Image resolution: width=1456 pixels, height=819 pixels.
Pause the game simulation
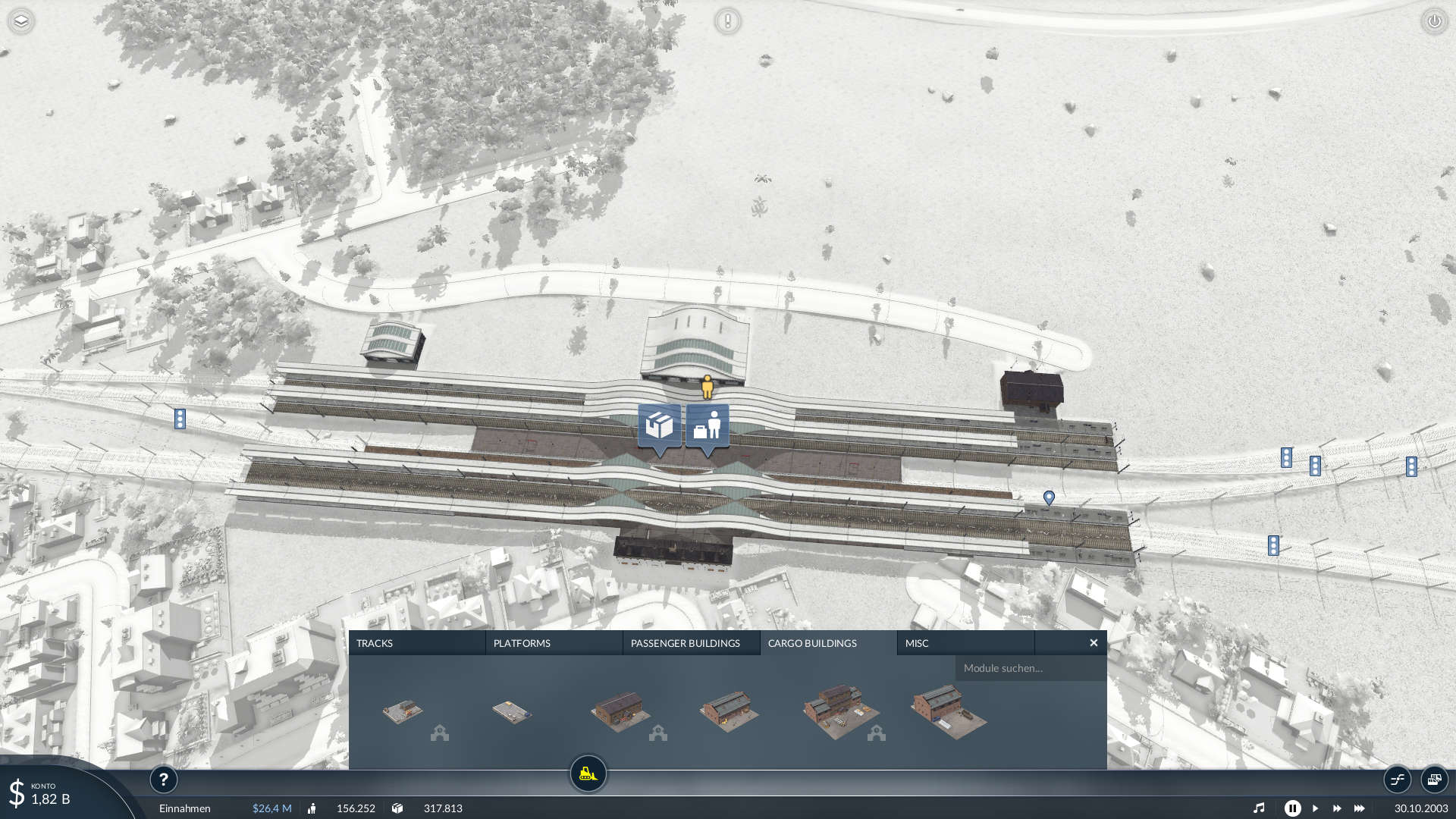[1293, 808]
